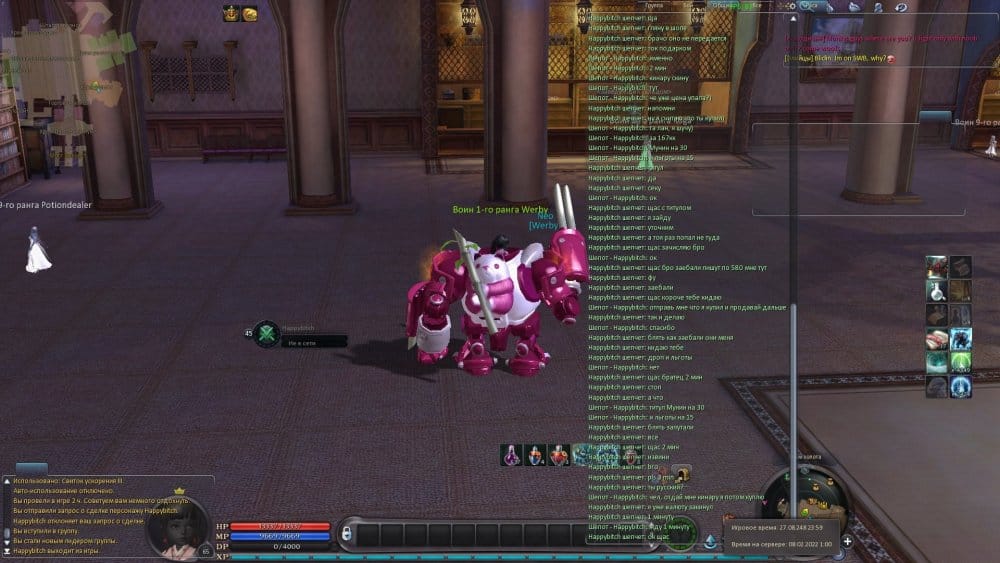Click the water drop icon near minimap
This screenshot has width=1000, height=563.
click(x=710, y=542)
